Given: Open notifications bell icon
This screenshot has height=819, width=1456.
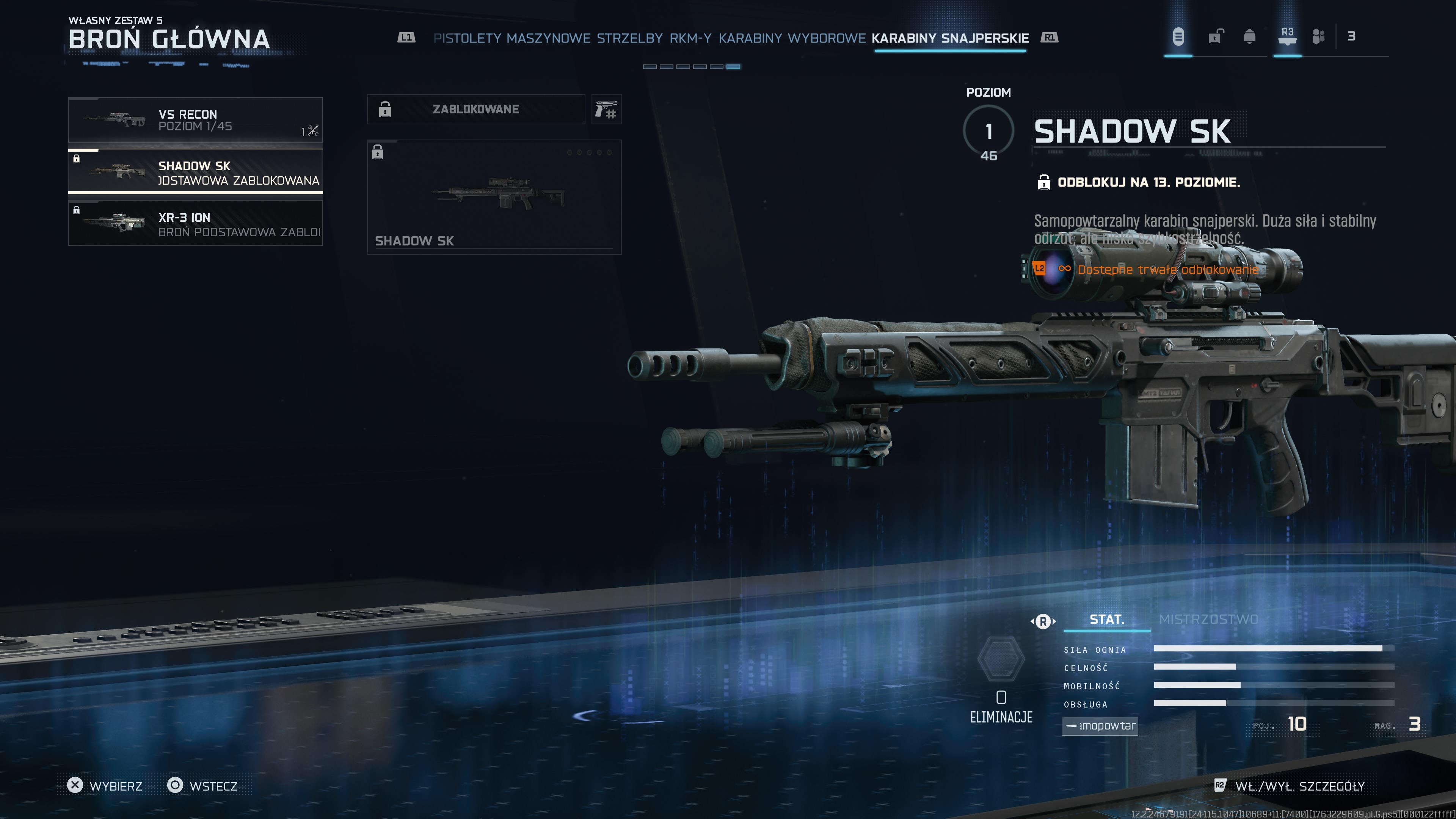Looking at the screenshot, I should pos(1249,37).
